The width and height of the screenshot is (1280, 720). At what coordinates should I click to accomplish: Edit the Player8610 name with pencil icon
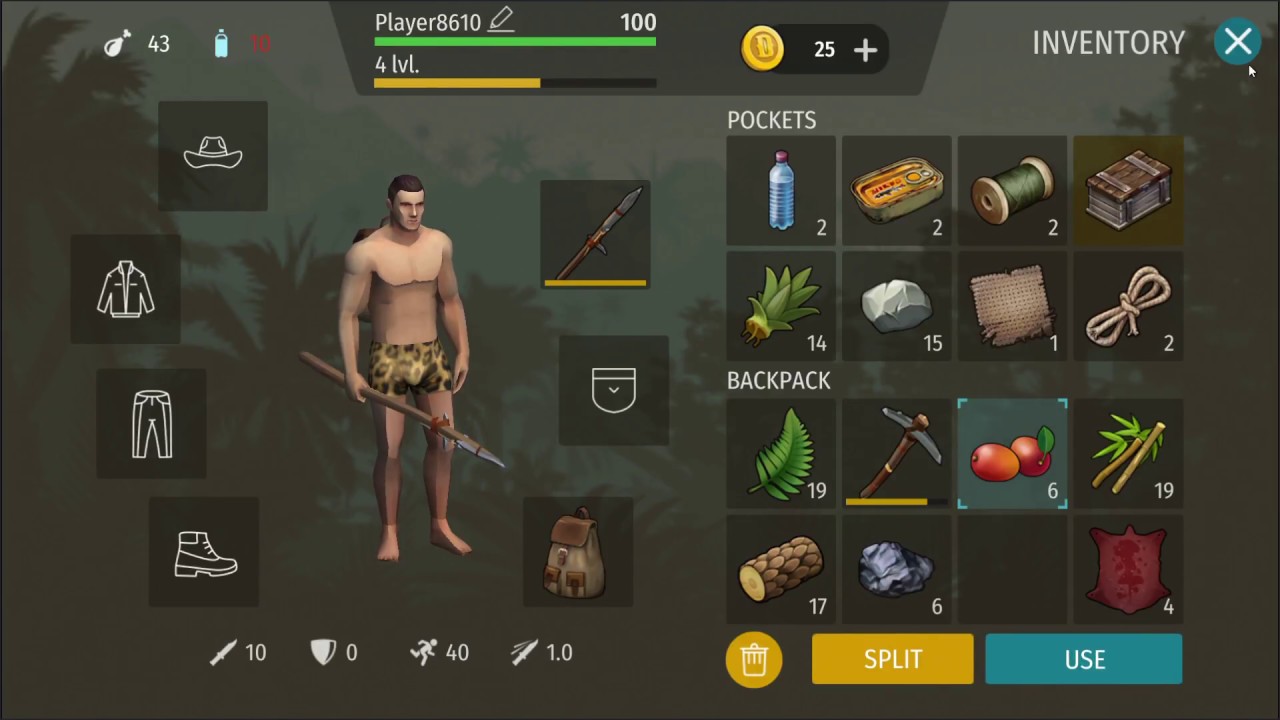[500, 20]
